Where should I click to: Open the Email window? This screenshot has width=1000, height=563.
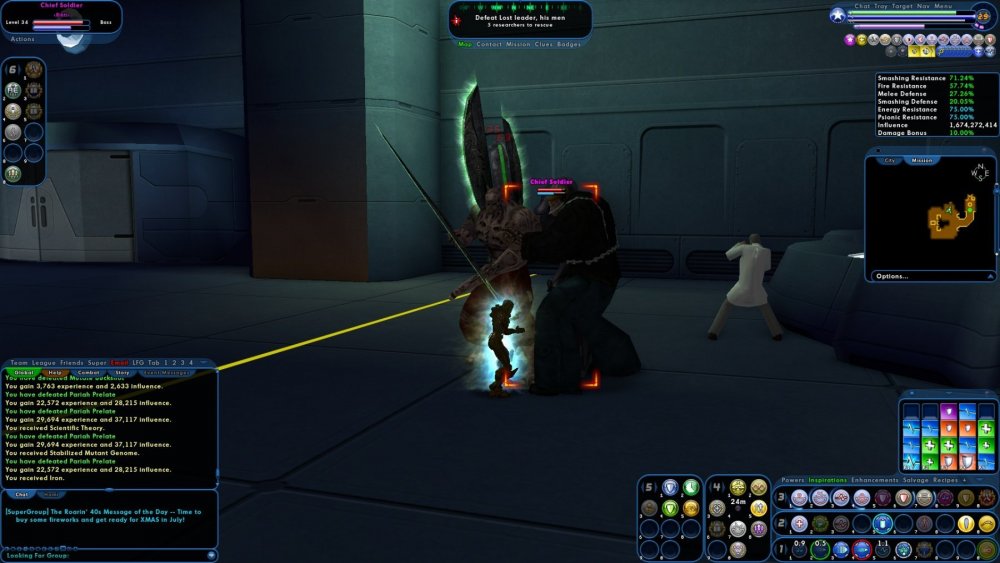pos(119,362)
